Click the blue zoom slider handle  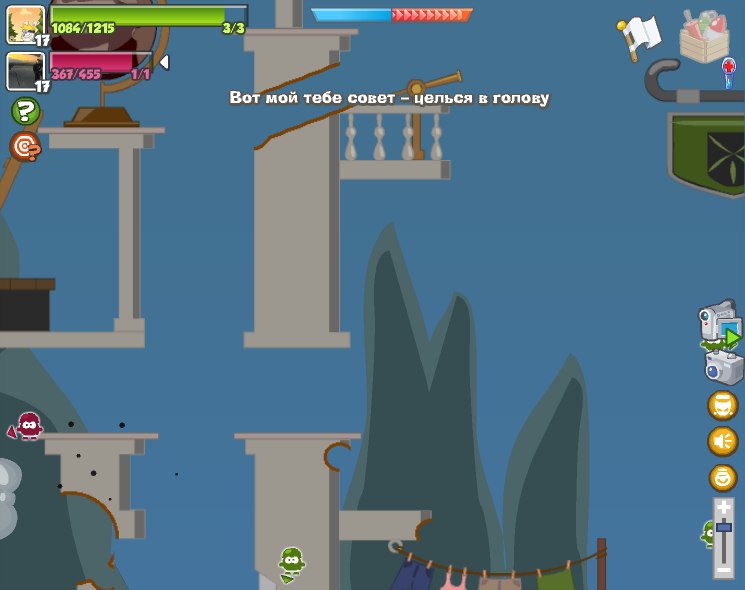tap(723, 527)
